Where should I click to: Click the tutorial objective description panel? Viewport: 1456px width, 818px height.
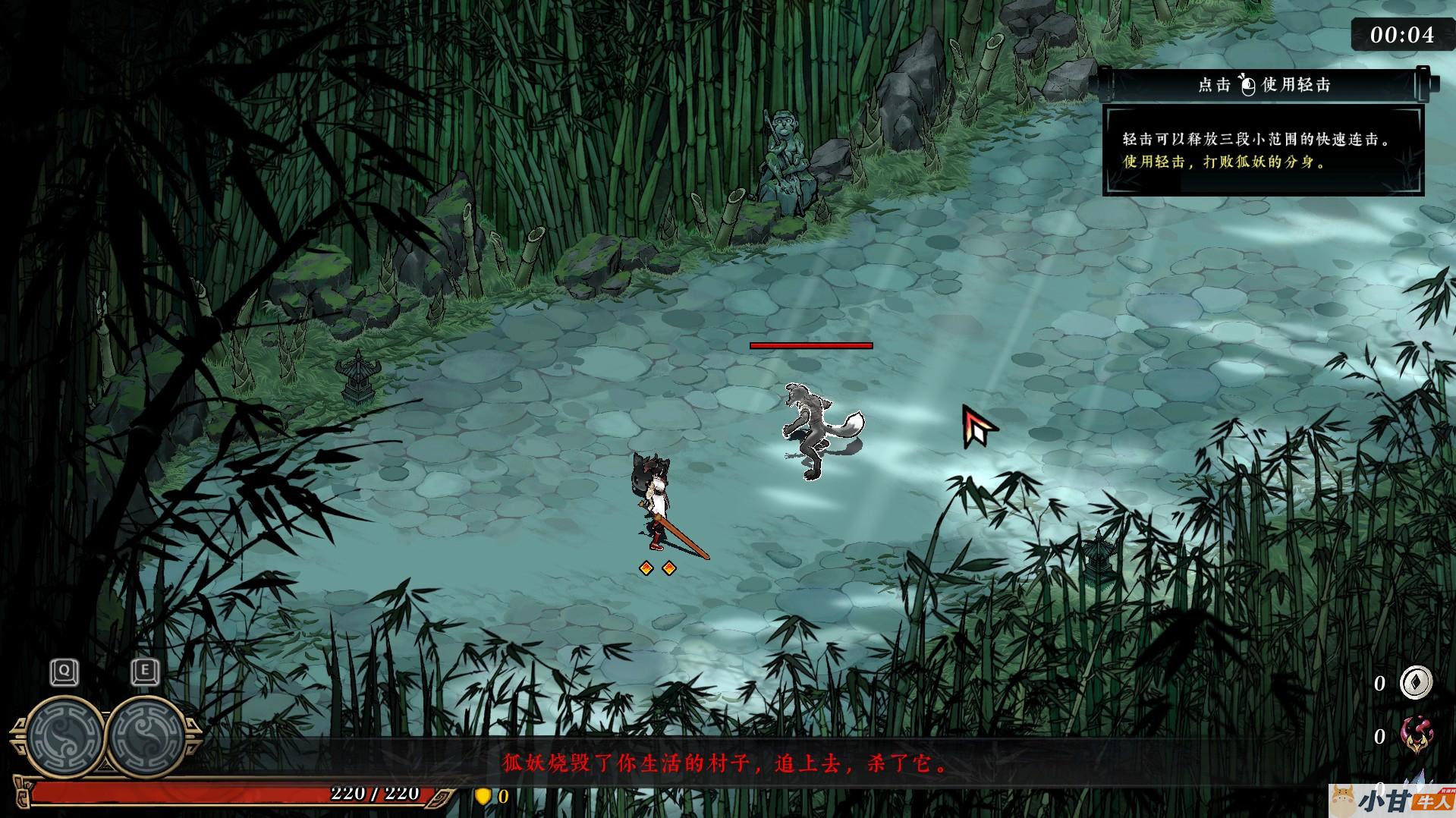tap(1263, 151)
